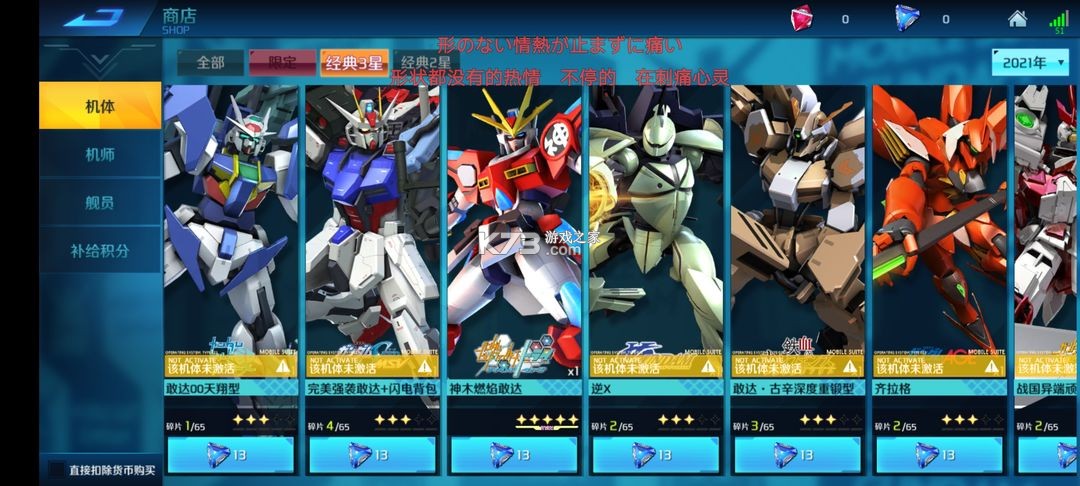Viewport: 1080px width, 486px height.
Task: Buy 完美强袭敢达+闪电背包 for 13
Action: [x=373, y=455]
